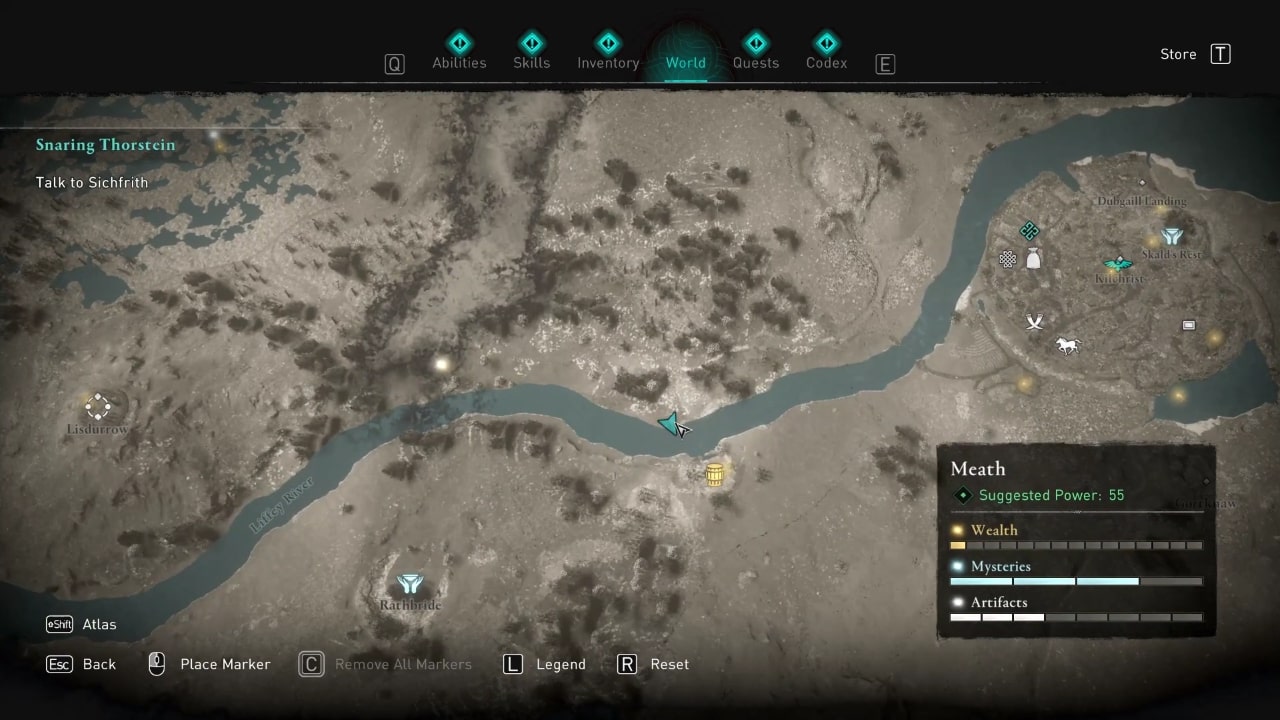Click the green knotwork trade post icon

coord(1030,230)
